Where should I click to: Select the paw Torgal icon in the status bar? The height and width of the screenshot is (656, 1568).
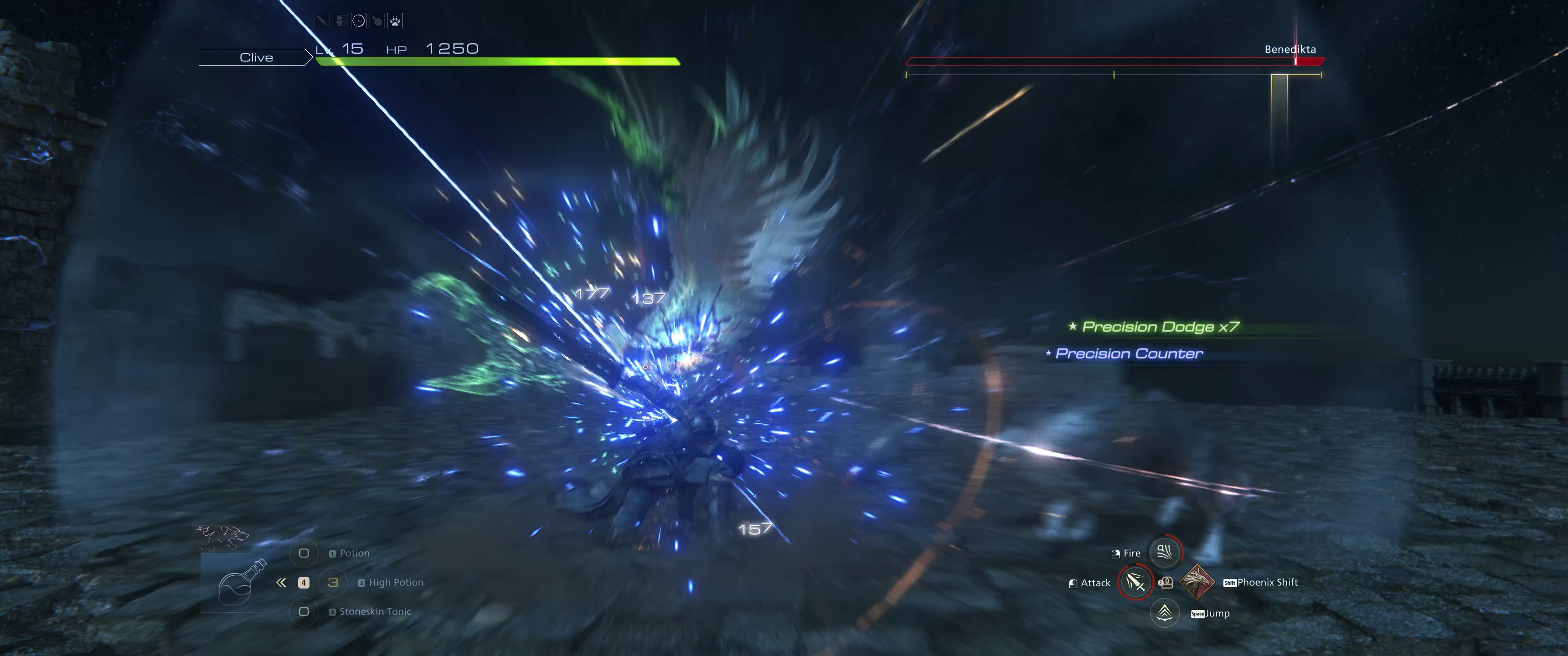(395, 20)
